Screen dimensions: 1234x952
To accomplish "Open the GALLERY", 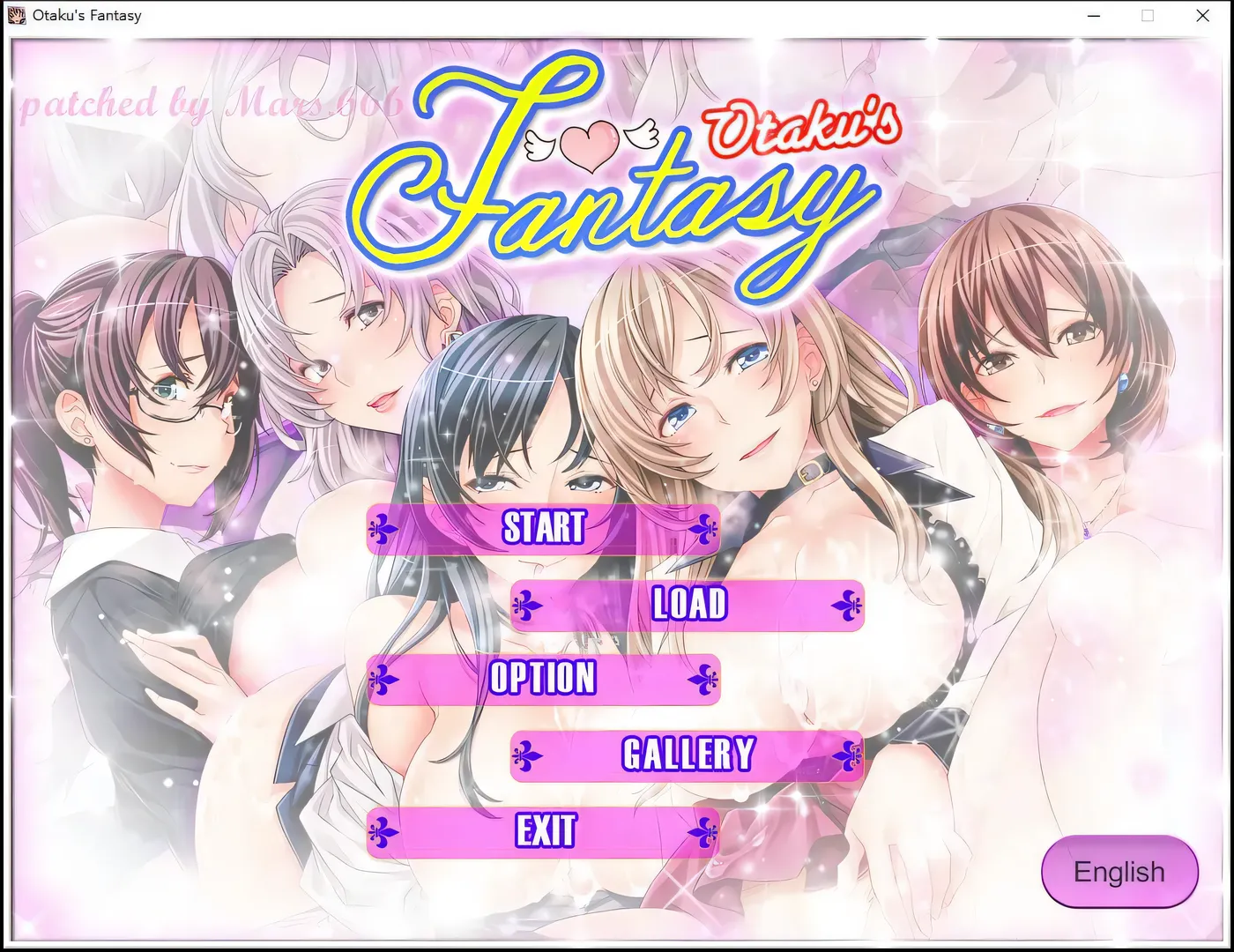I will [x=688, y=755].
